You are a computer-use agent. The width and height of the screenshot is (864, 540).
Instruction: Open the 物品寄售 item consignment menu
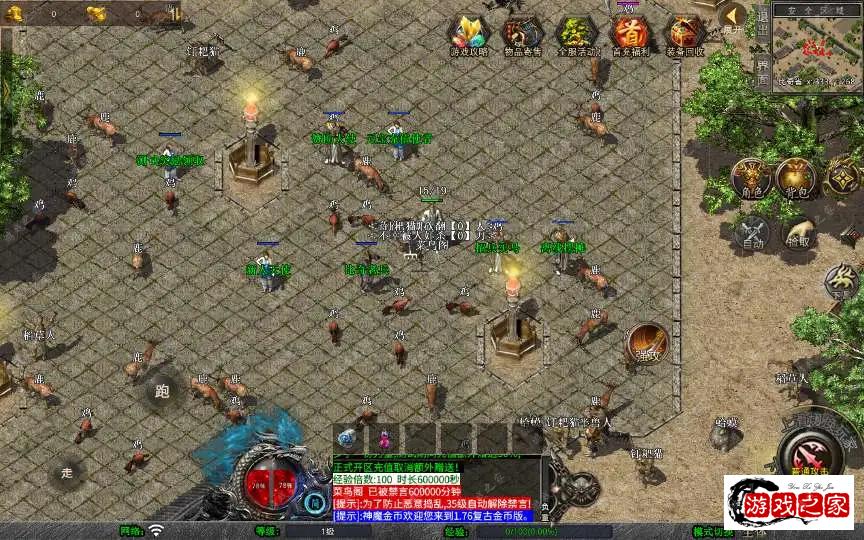click(521, 35)
